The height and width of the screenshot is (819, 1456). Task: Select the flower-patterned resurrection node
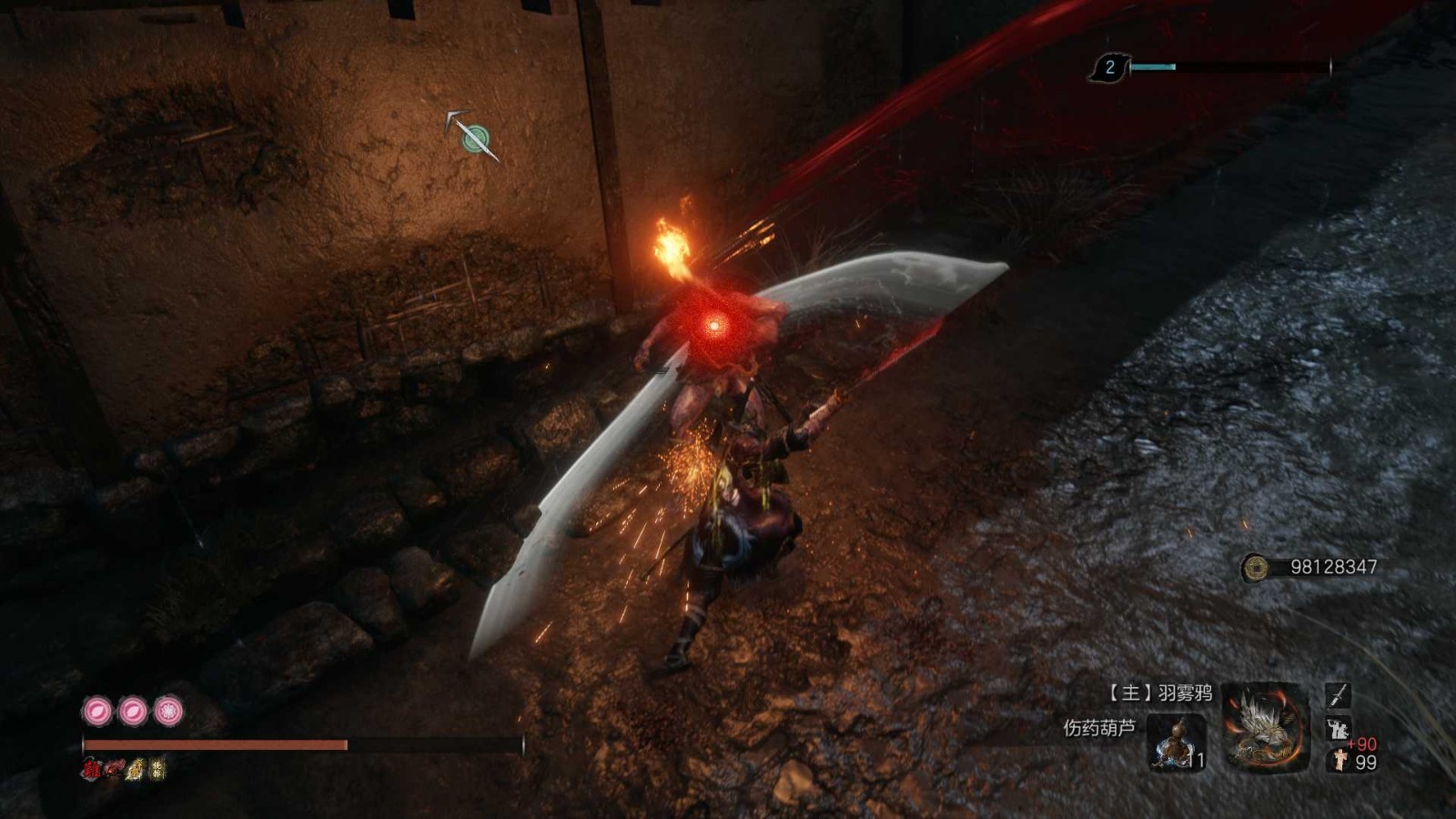168,711
